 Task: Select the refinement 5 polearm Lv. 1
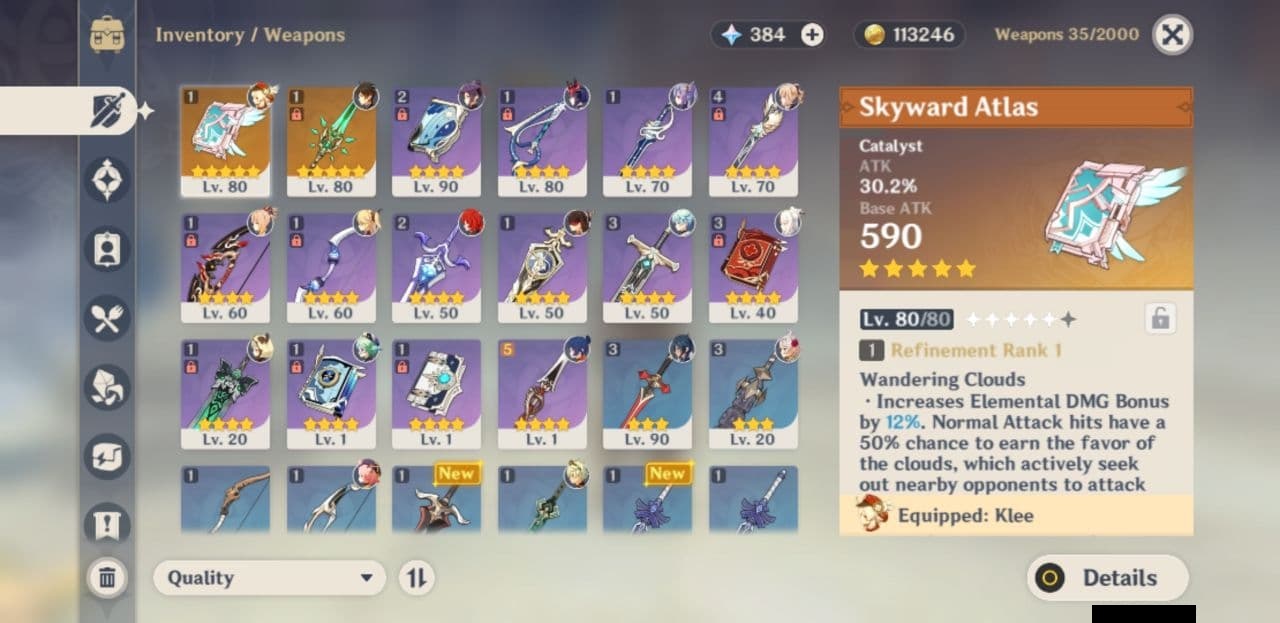(x=542, y=394)
